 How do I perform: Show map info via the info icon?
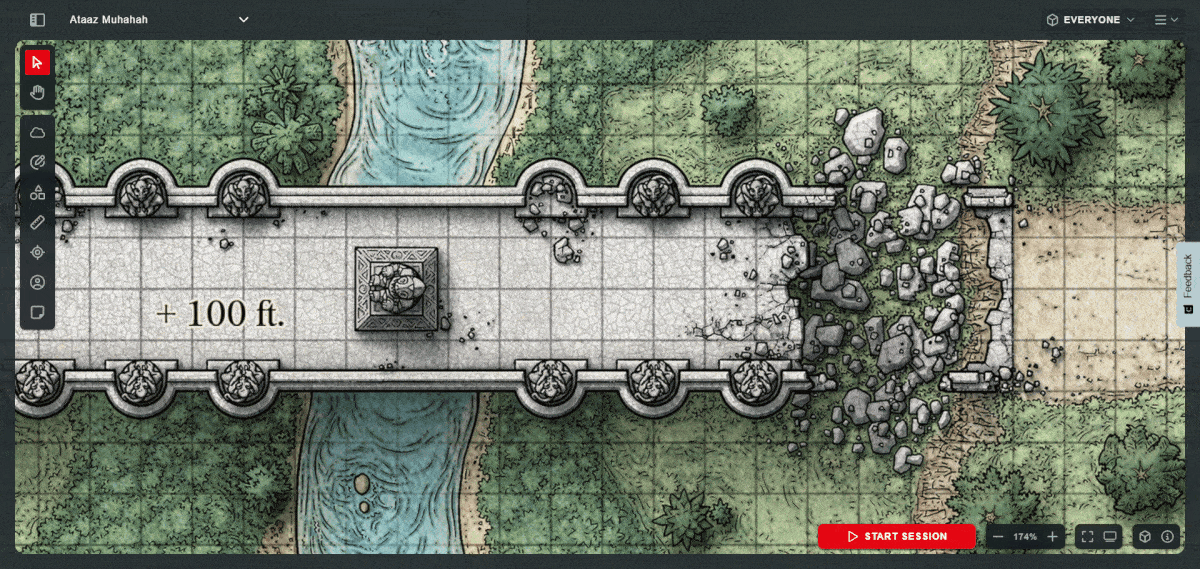[x=1167, y=537]
